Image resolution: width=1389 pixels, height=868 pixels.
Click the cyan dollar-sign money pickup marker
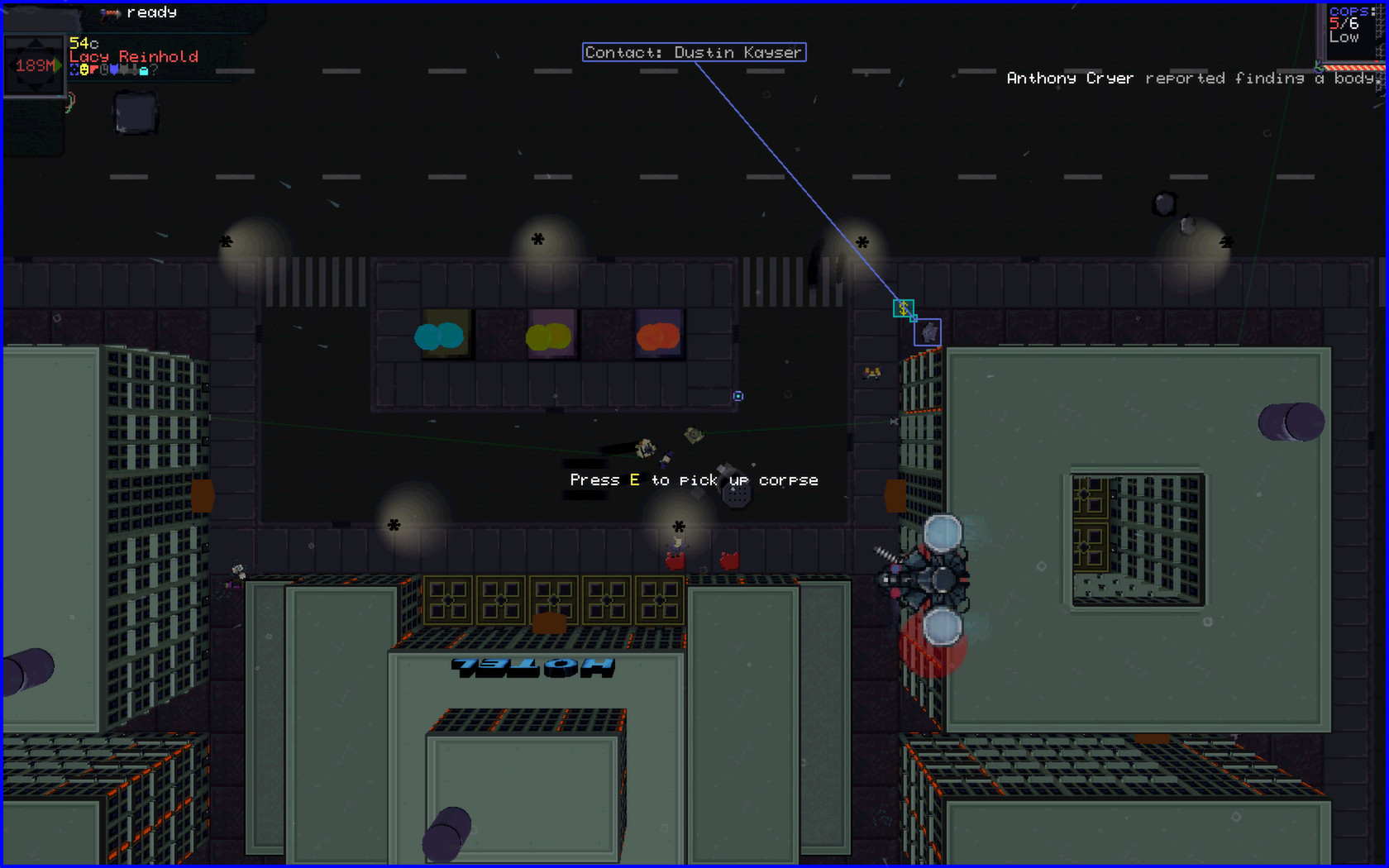tap(904, 308)
